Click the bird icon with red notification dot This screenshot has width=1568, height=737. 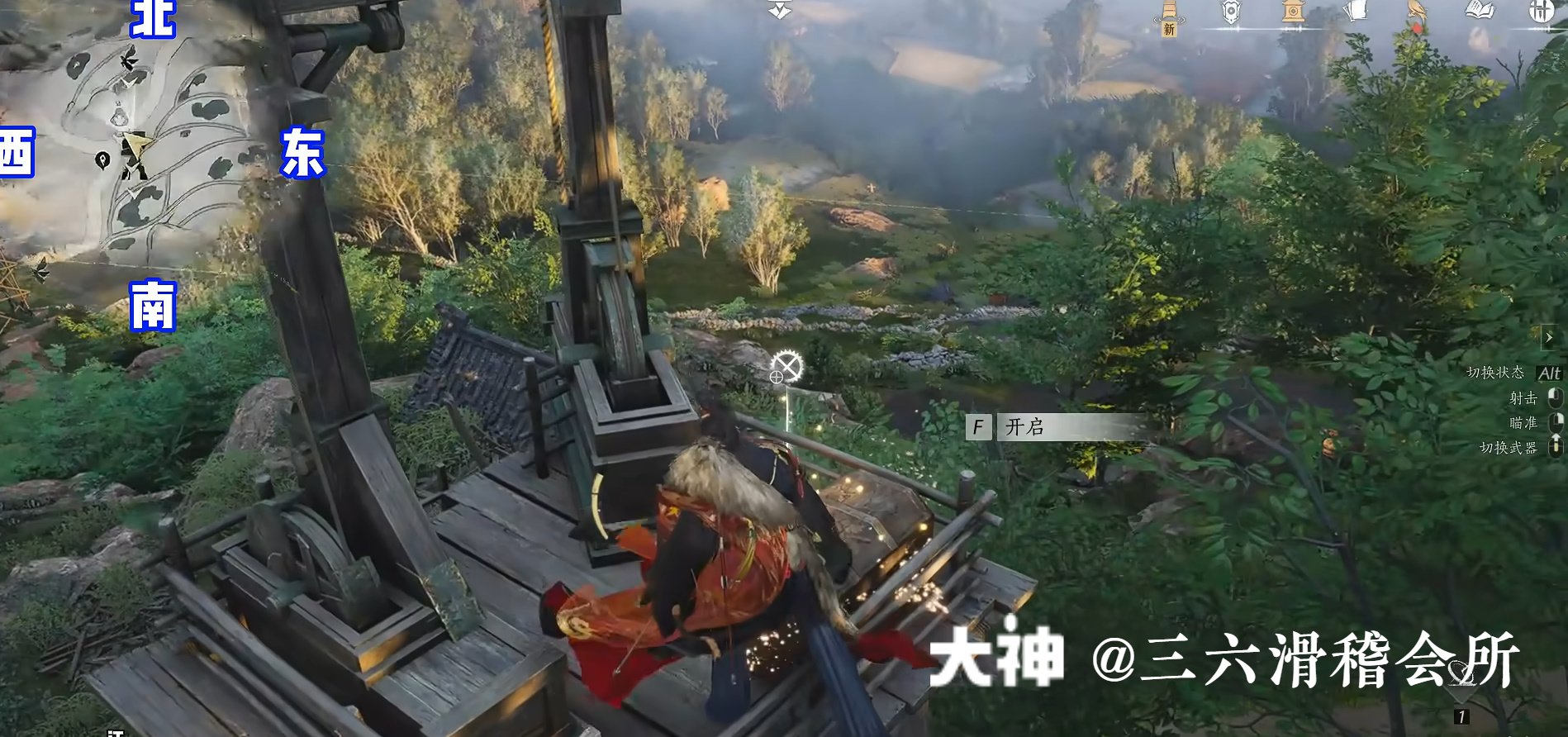1417,12
